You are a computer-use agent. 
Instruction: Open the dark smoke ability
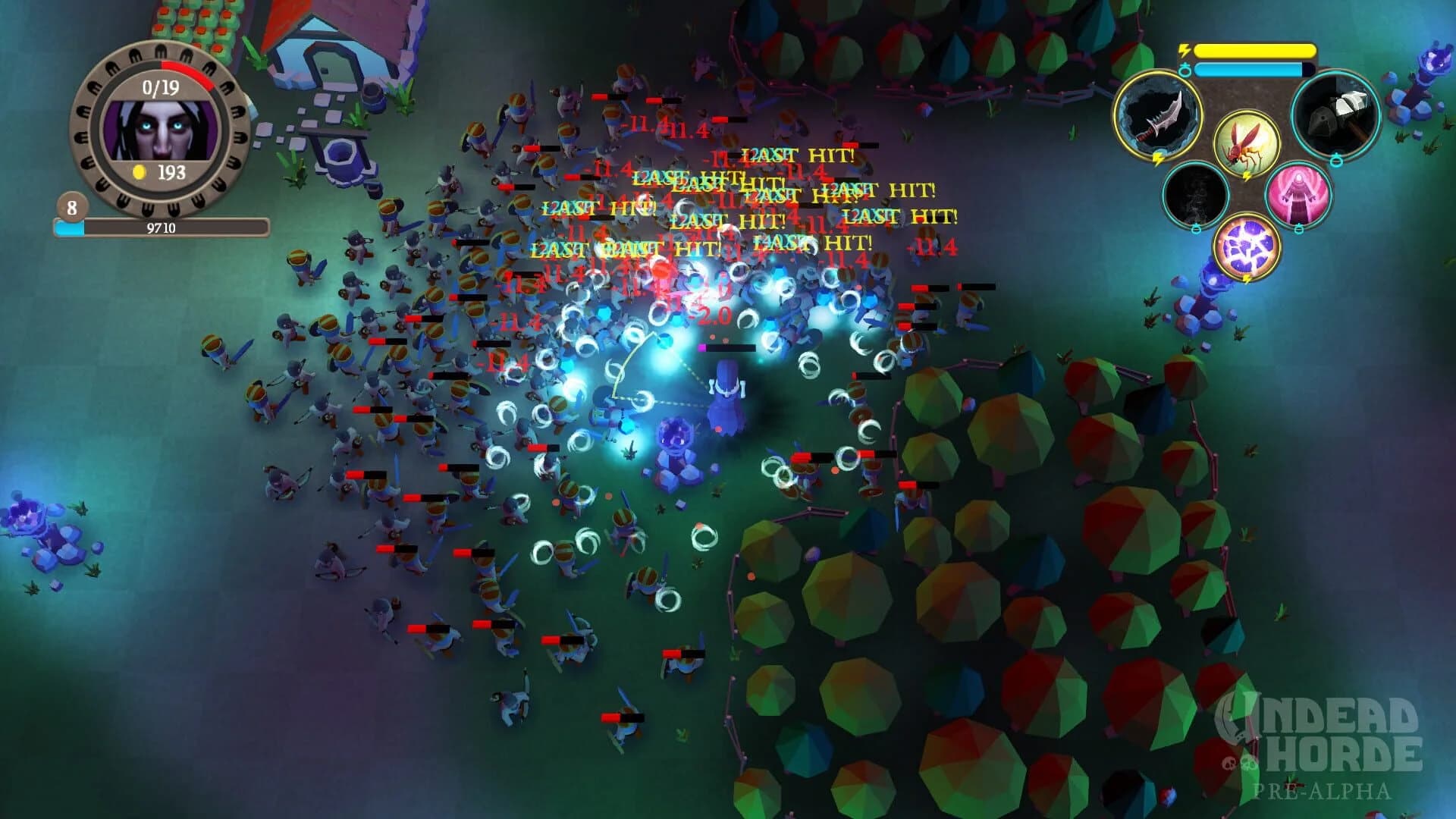click(1197, 193)
